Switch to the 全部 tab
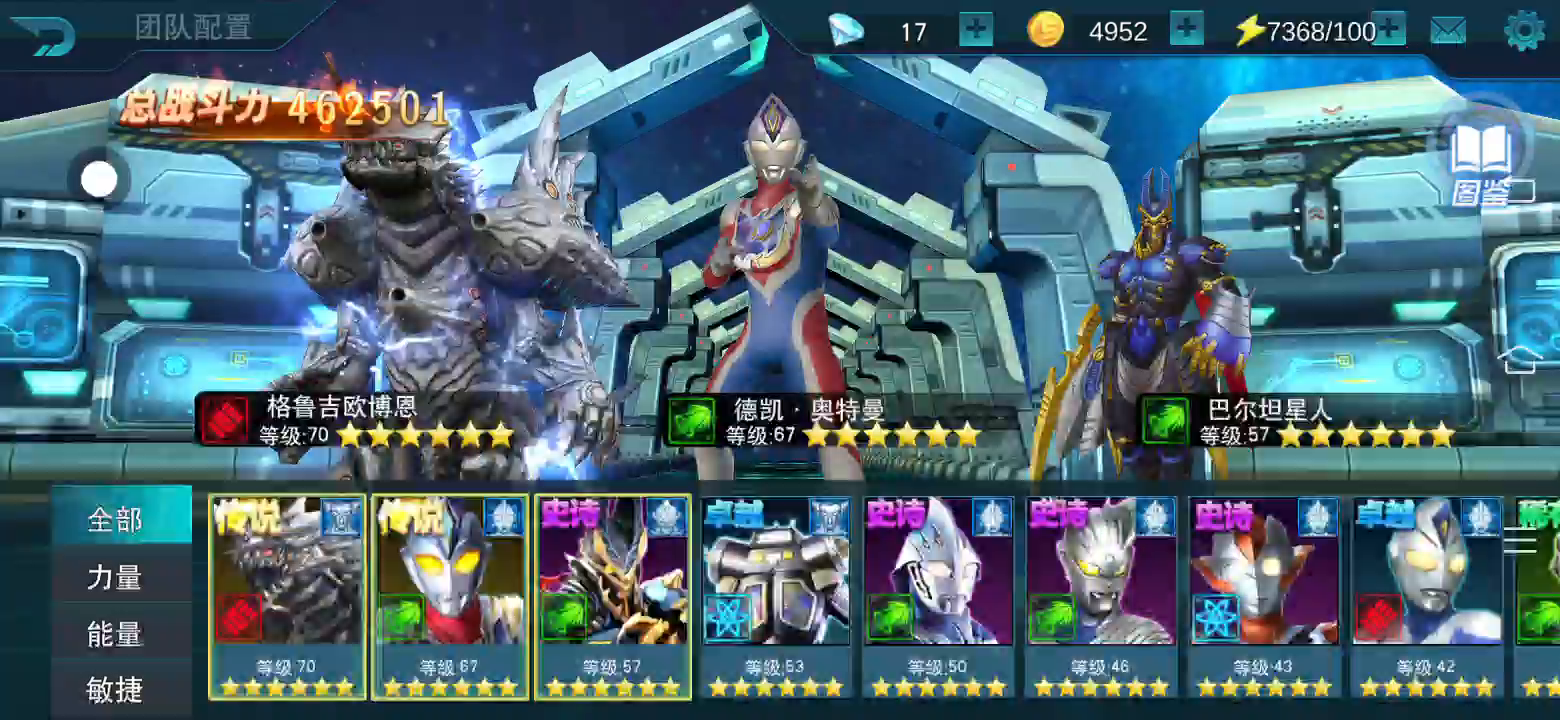This screenshot has height=720, width=1560. coord(116,520)
